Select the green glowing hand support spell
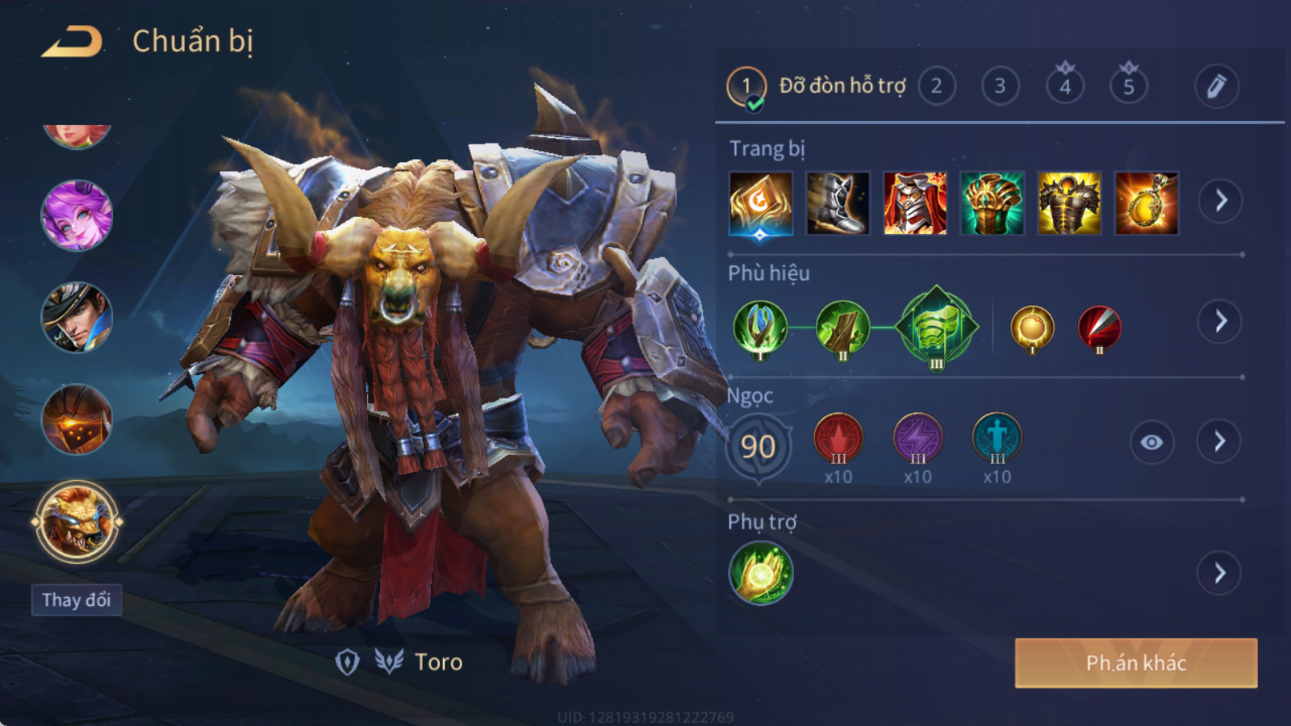 [761, 573]
